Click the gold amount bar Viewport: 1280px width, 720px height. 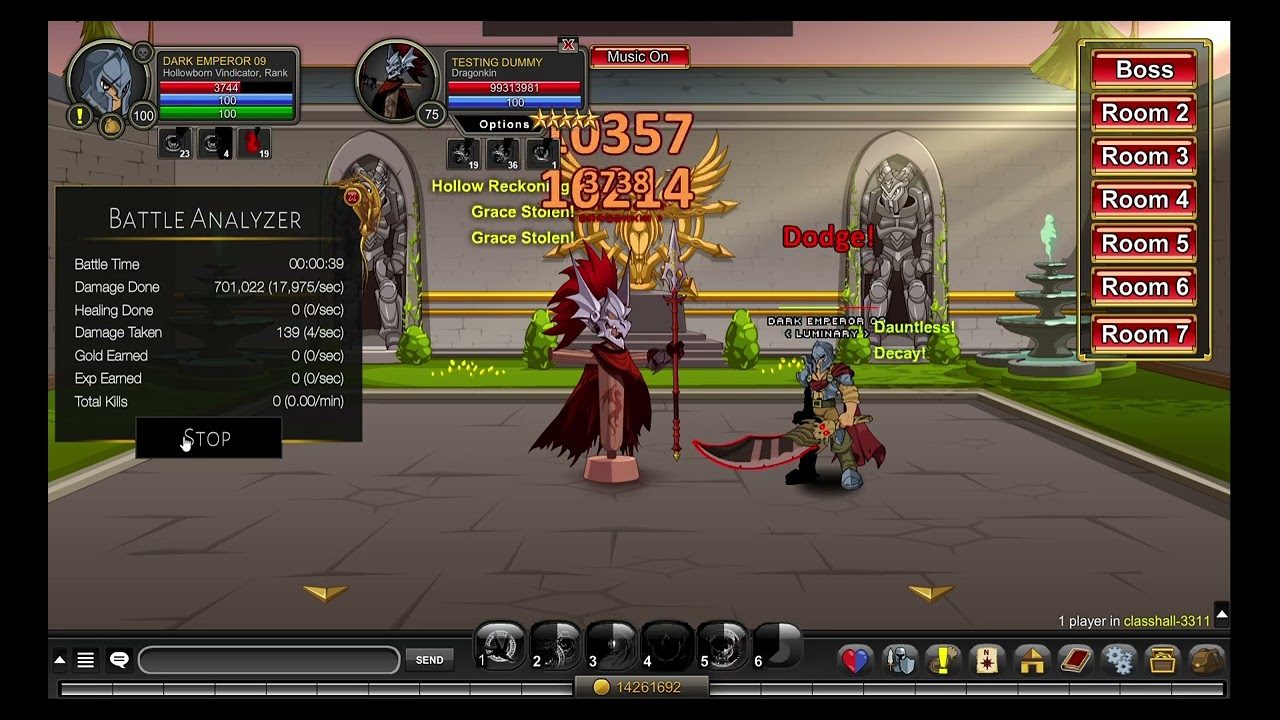(x=643, y=686)
